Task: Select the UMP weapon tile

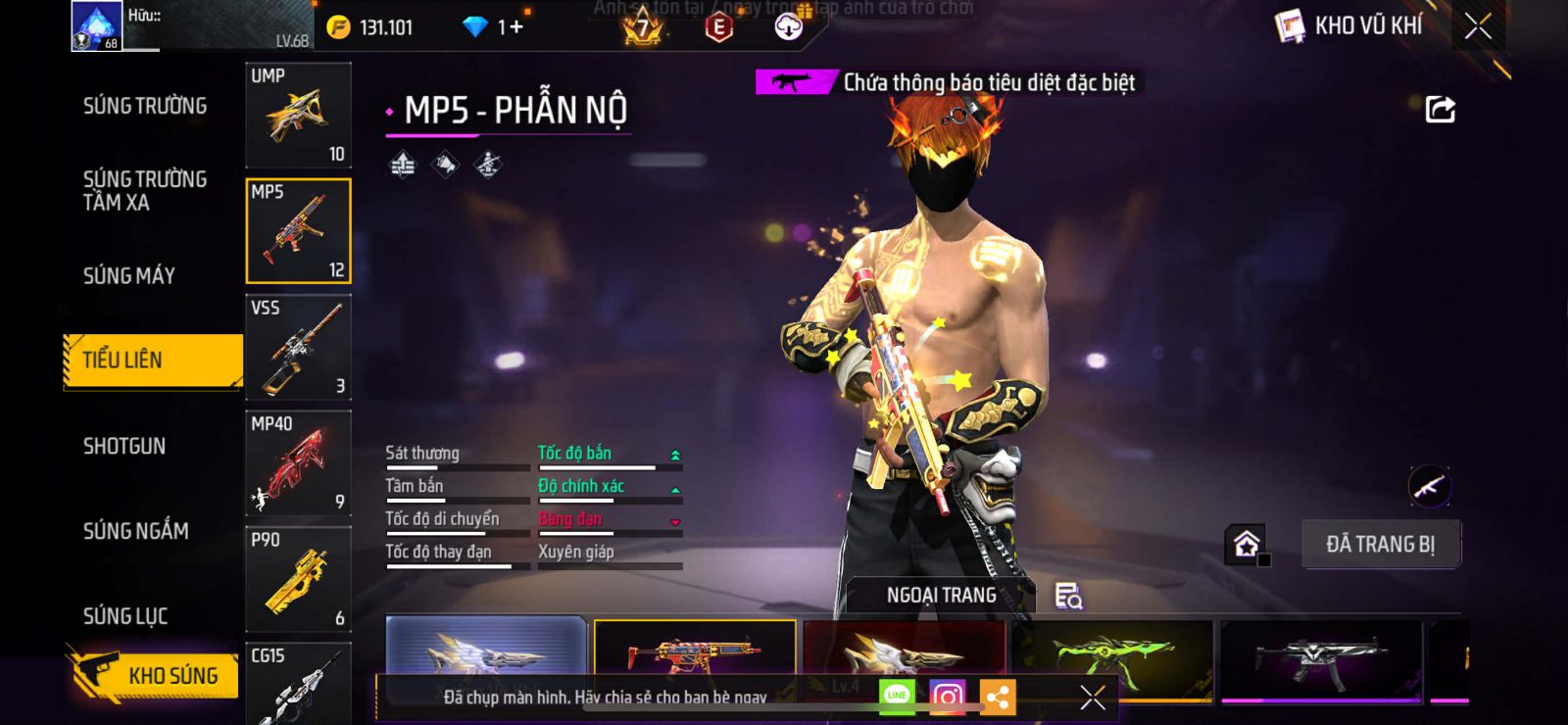Action: pos(298,116)
